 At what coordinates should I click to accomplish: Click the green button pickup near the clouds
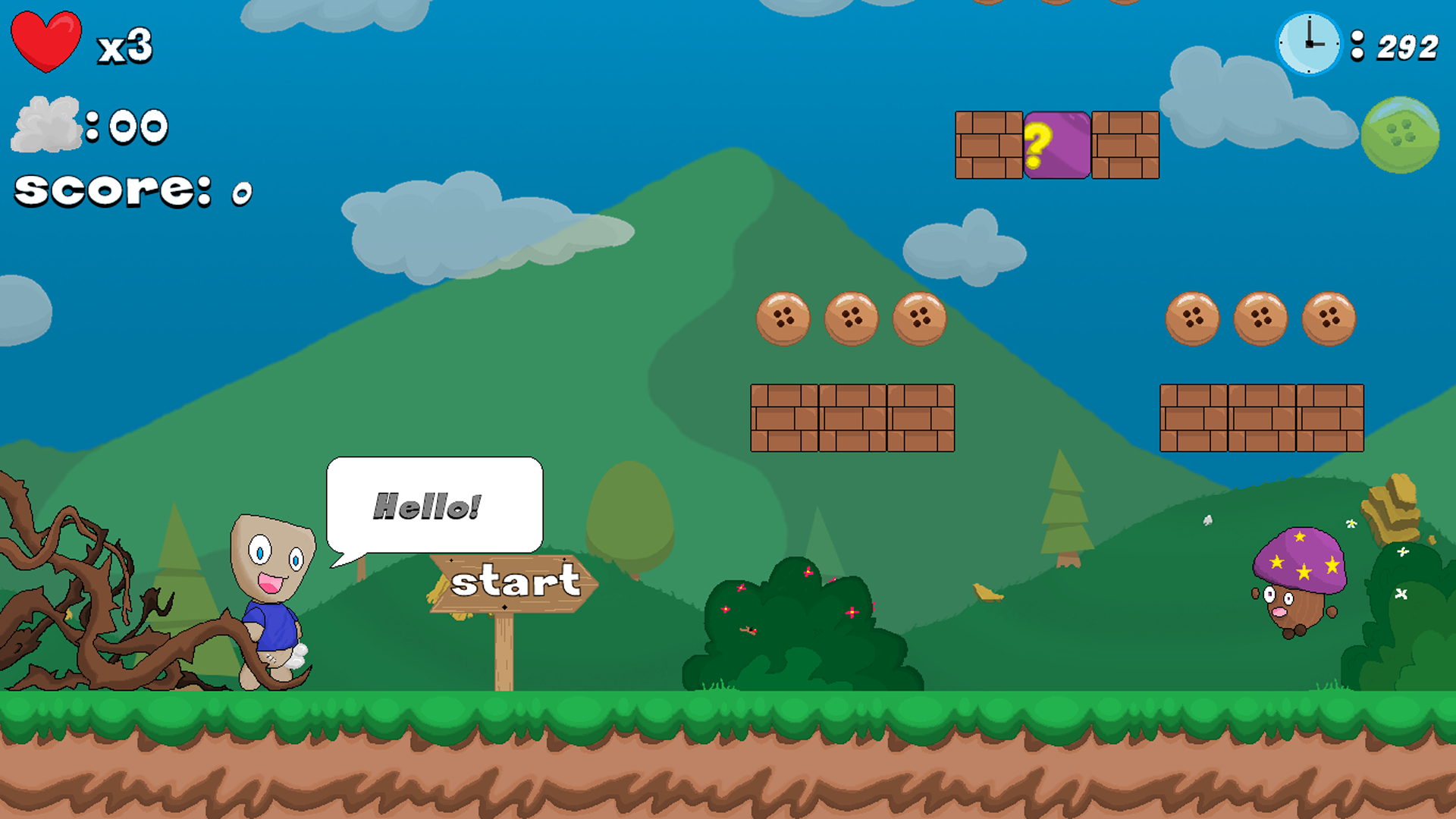1399,135
